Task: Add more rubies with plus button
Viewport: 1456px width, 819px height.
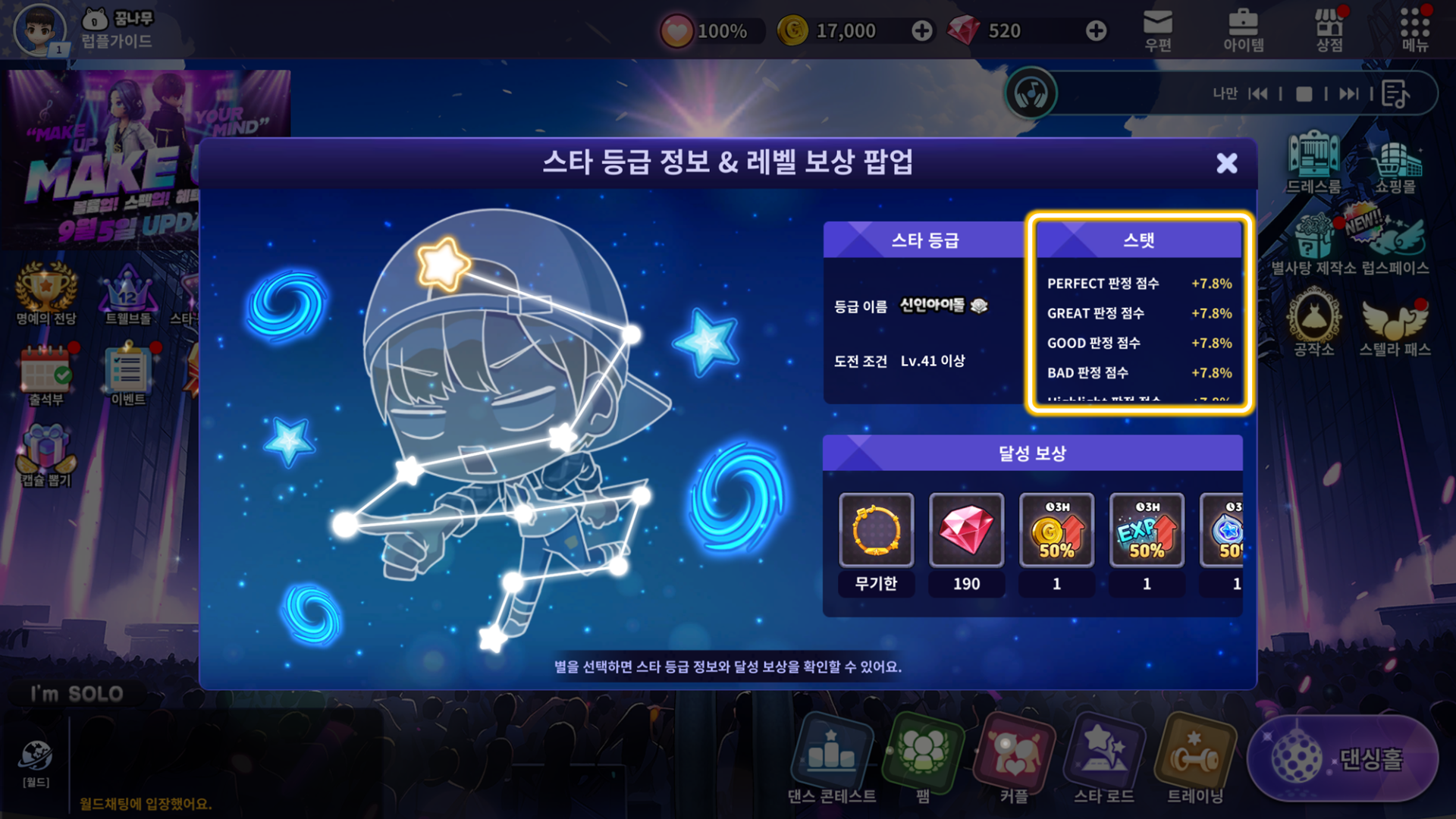Action: 1096,31
